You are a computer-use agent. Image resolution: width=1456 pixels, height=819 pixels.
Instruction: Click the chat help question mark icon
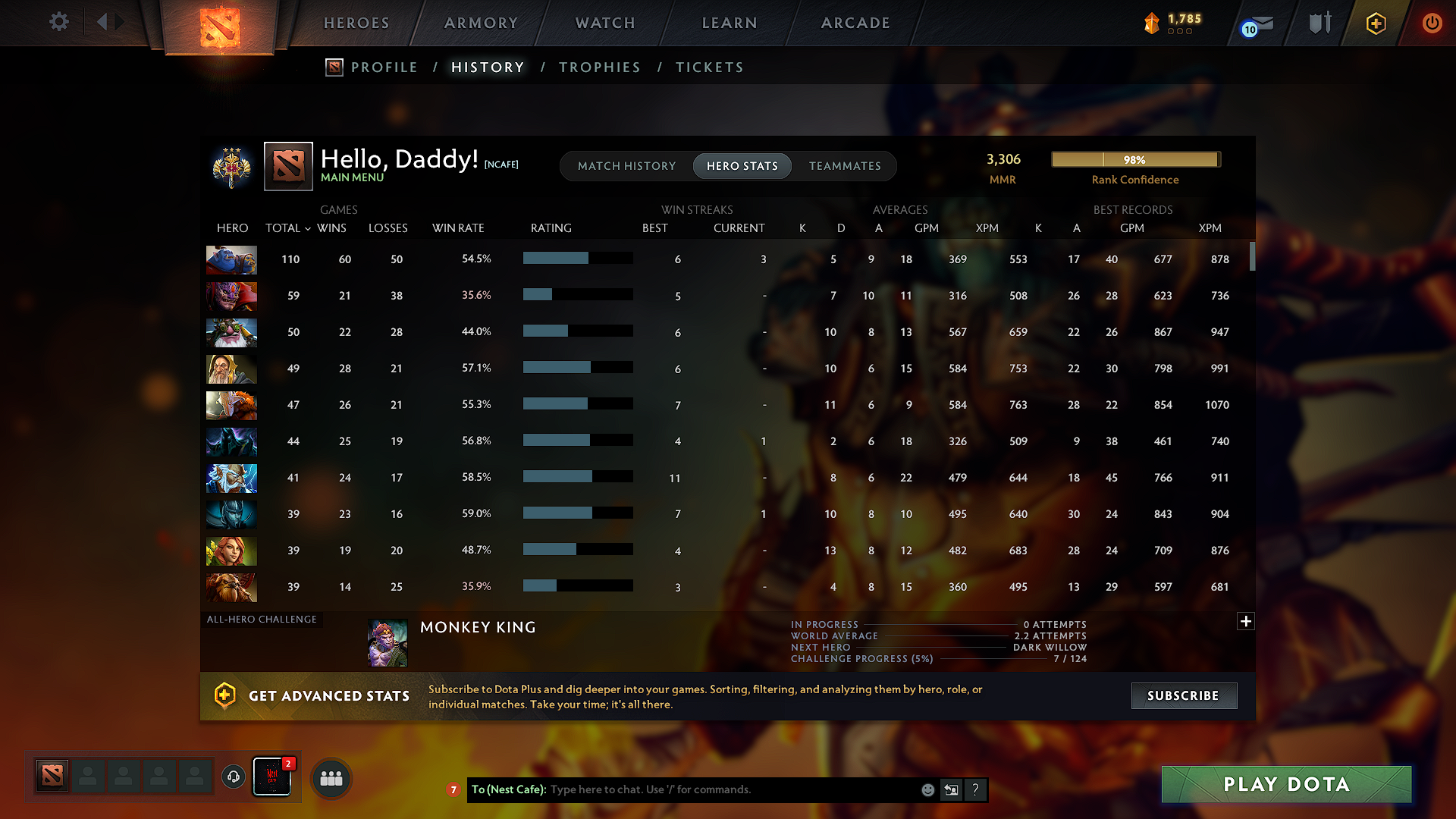tap(976, 789)
